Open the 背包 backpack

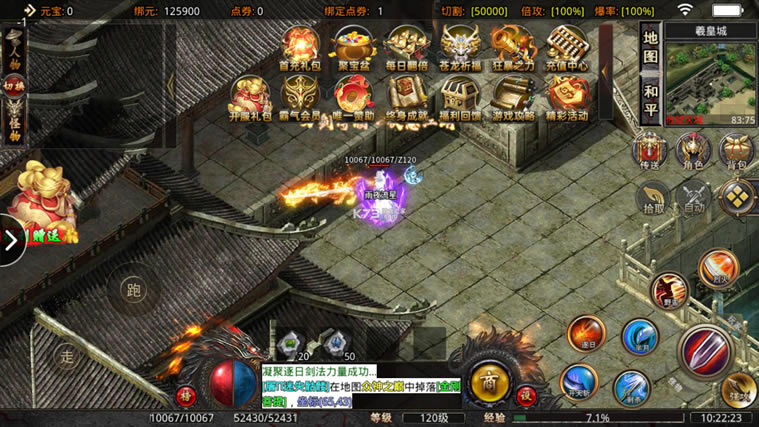click(736, 151)
